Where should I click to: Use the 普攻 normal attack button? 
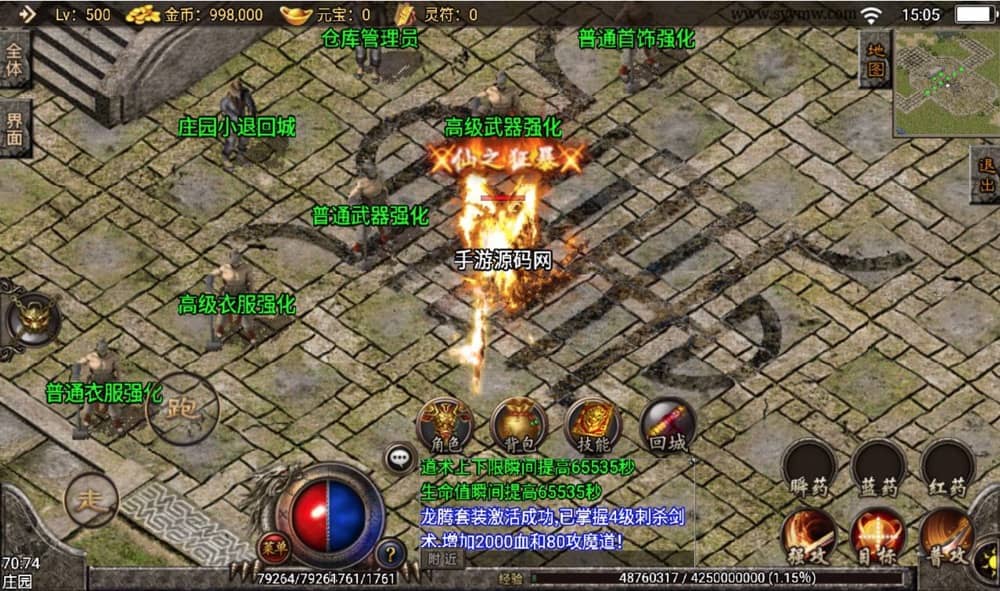pyautogui.click(x=947, y=535)
